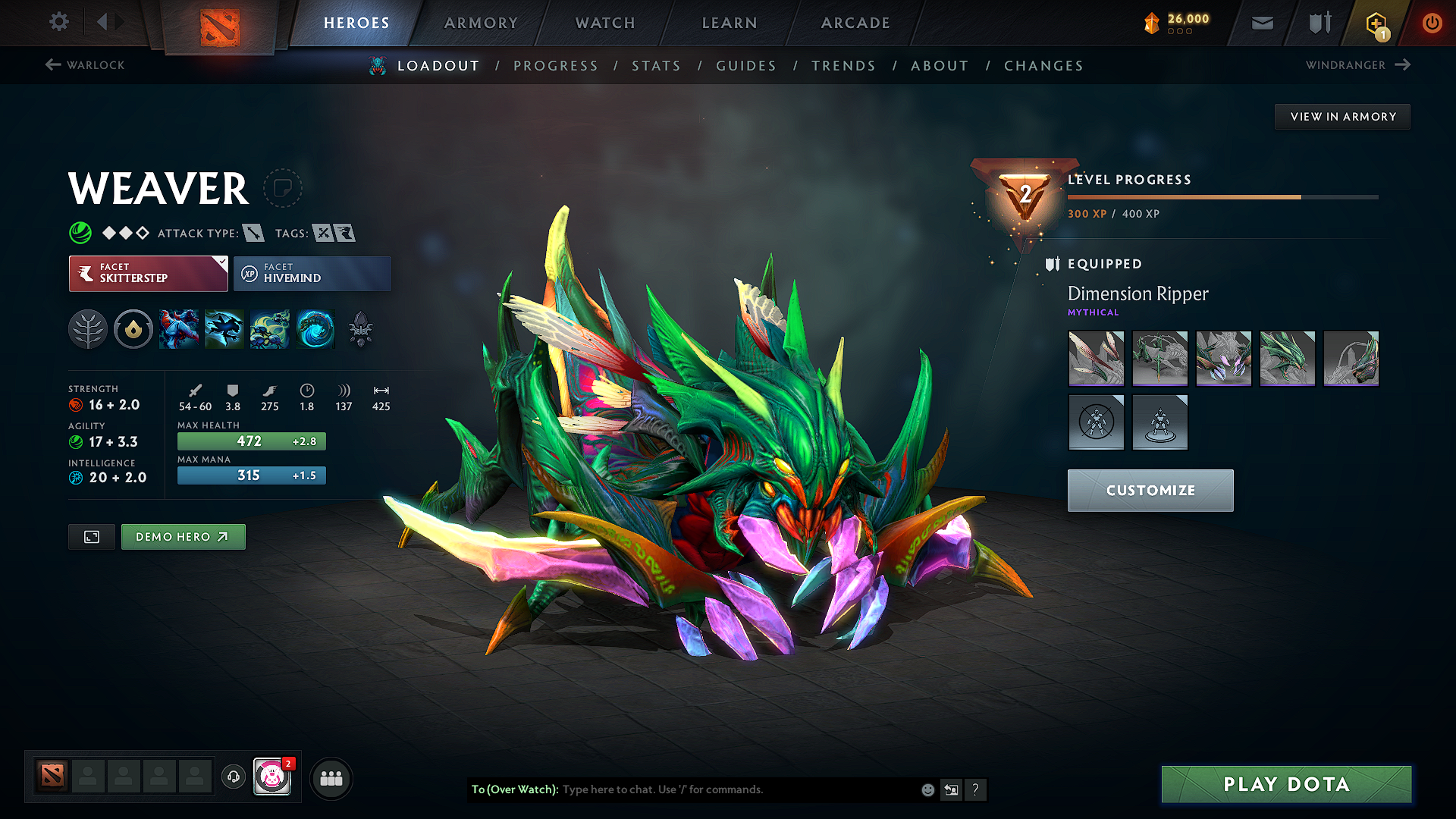1456x819 pixels.
Task: Open the Customize loadout button
Action: coord(1150,491)
